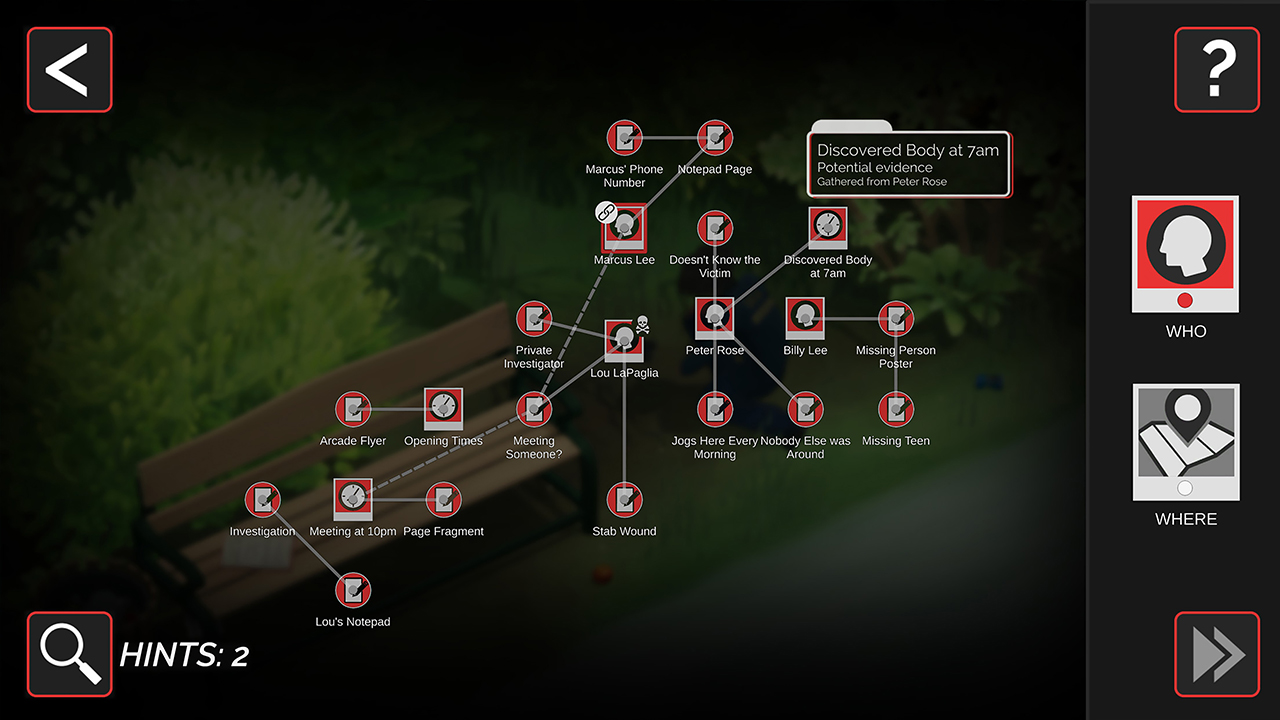Dismiss the Discovered Body at 7am tooltip
Screen dimensions: 1280x720
click(908, 164)
